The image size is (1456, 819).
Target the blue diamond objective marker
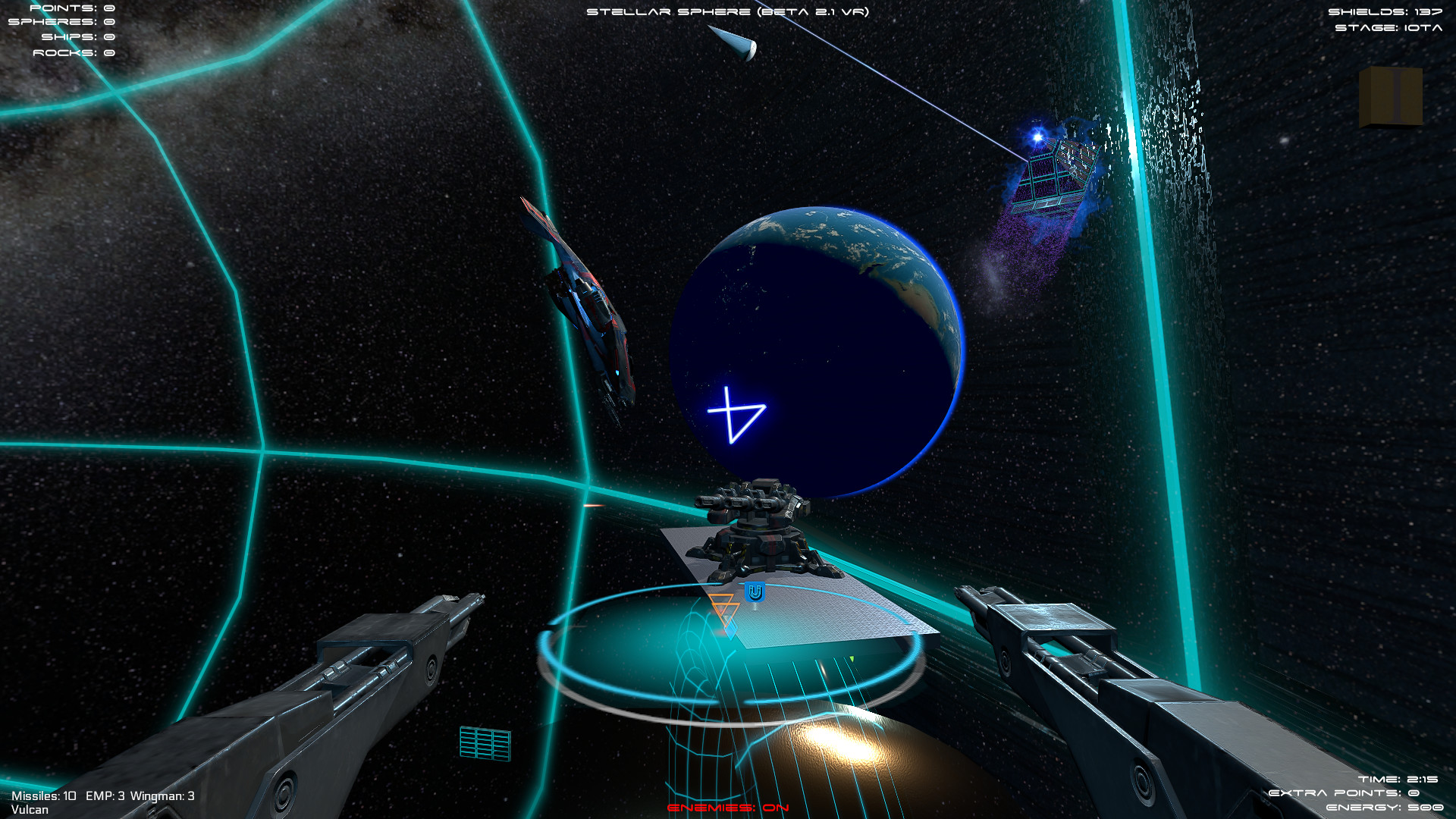[731, 629]
